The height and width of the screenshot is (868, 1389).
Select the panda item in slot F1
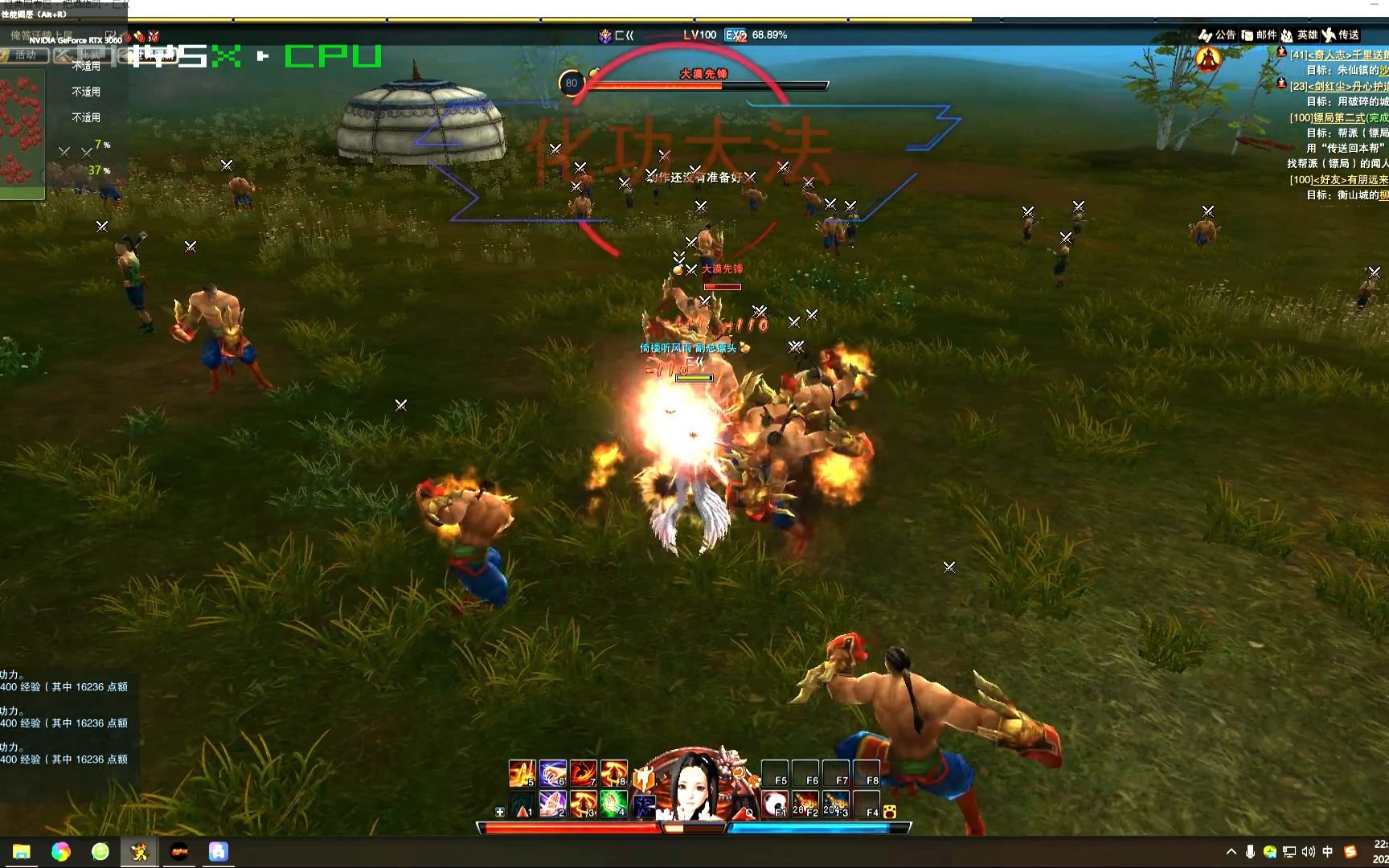pos(775,804)
